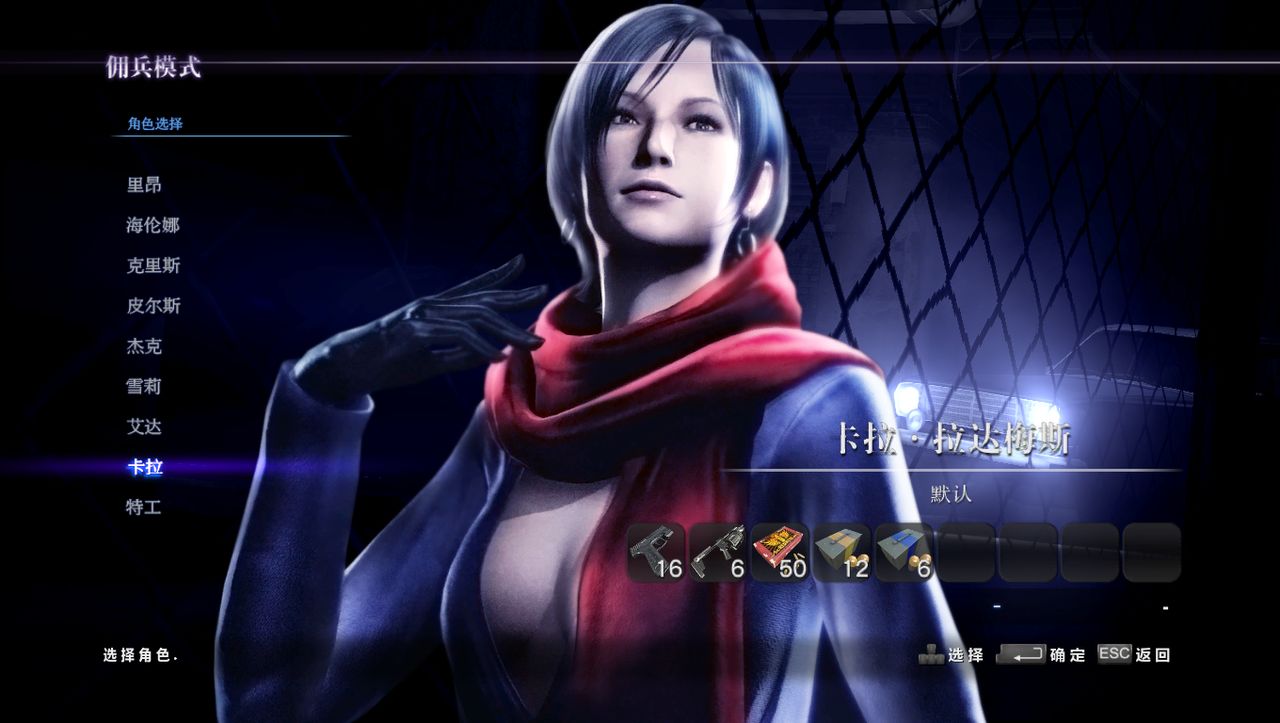This screenshot has width=1280, height=723.
Task: Click the grenade launcher slot showing 6
Action: pos(718,552)
